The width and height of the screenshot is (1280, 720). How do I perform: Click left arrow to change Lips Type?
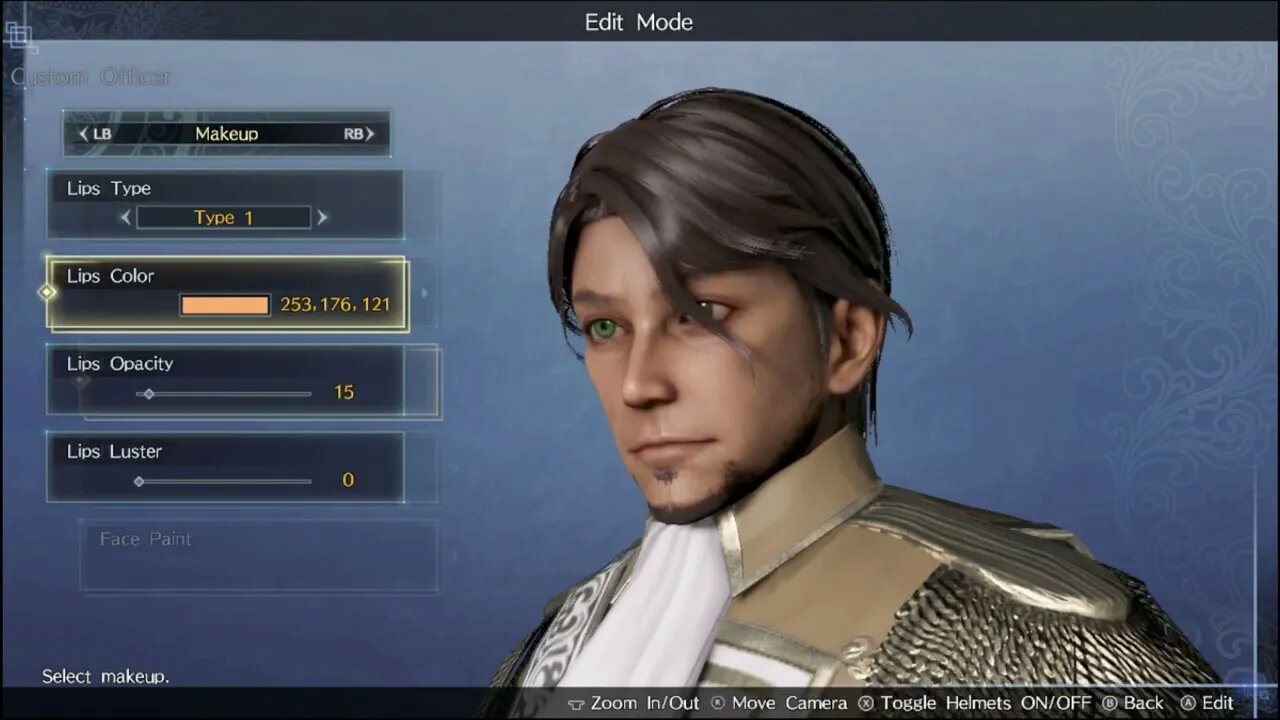coord(125,217)
